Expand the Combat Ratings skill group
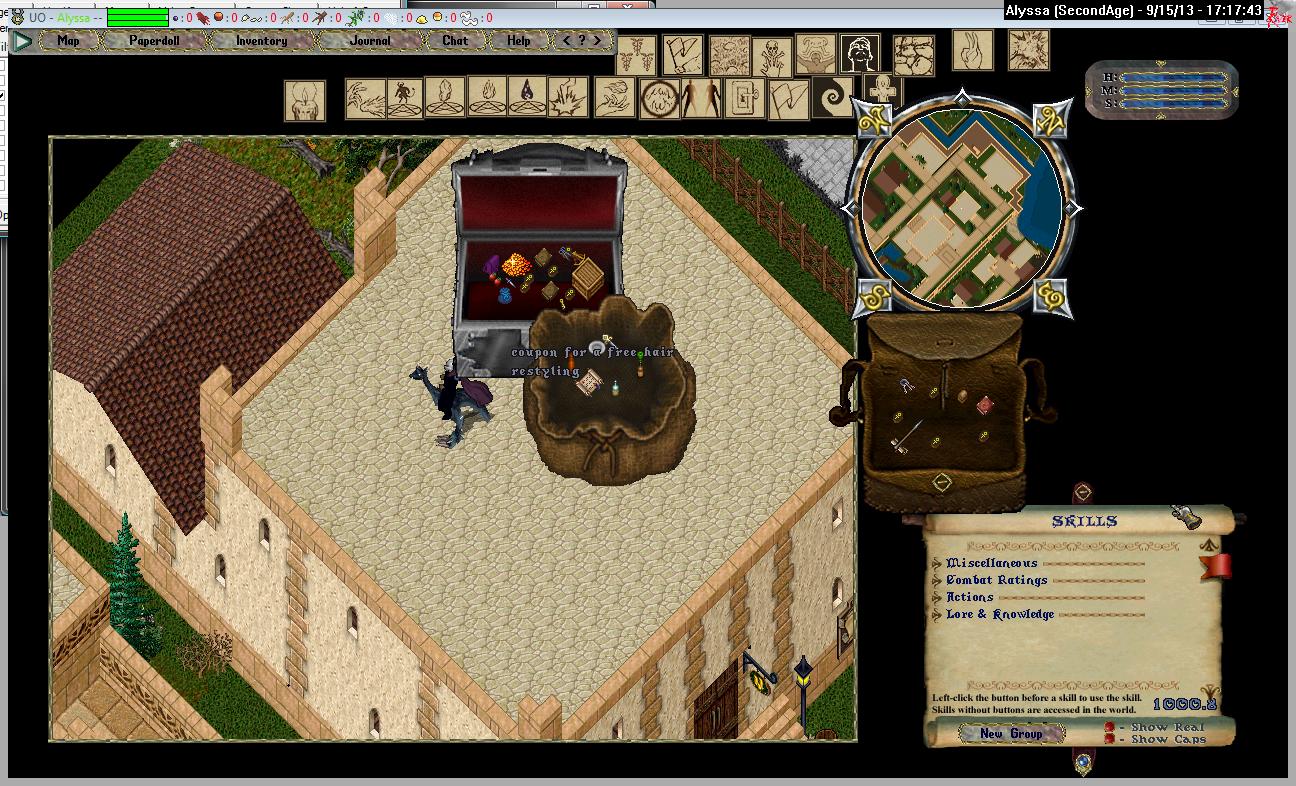This screenshot has height=786, width=1296. point(937,581)
